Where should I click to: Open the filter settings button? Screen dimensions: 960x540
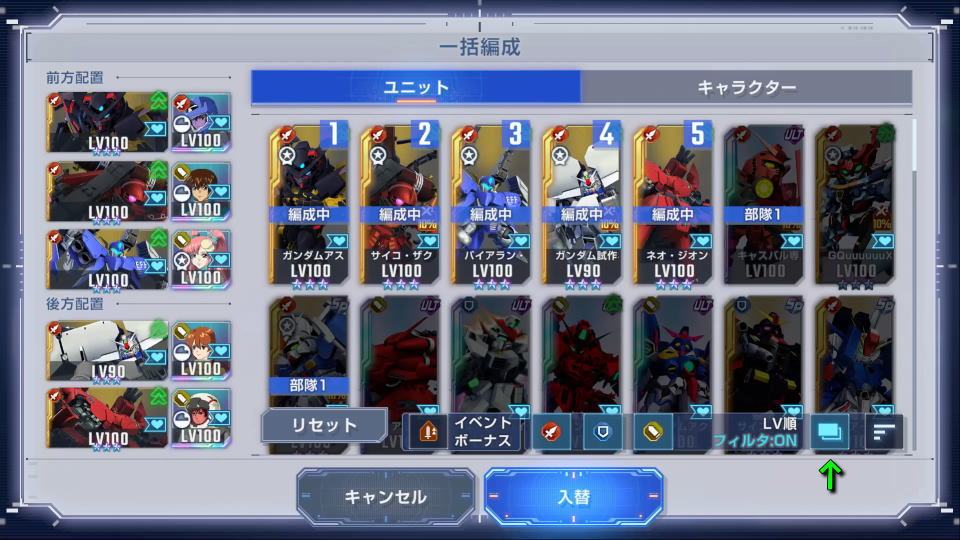tap(829, 432)
